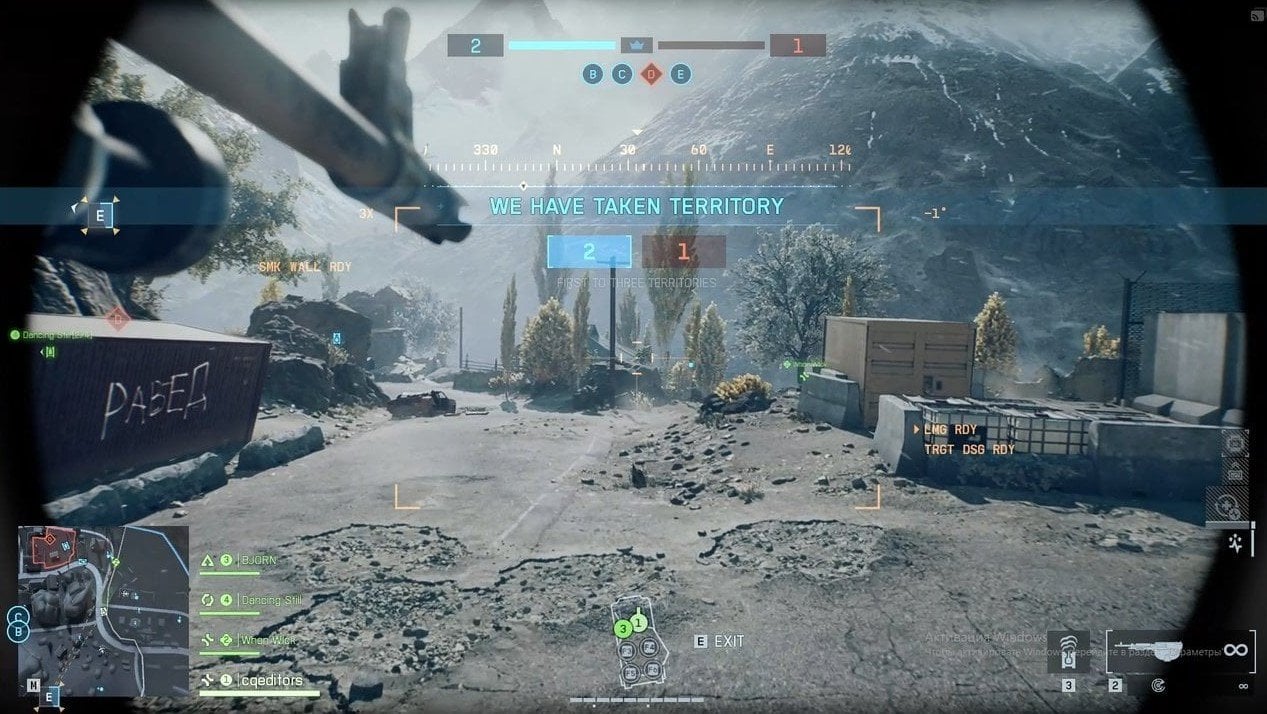Click the objective E marker left of compass
The width and height of the screenshot is (1267, 714).
tap(100, 215)
